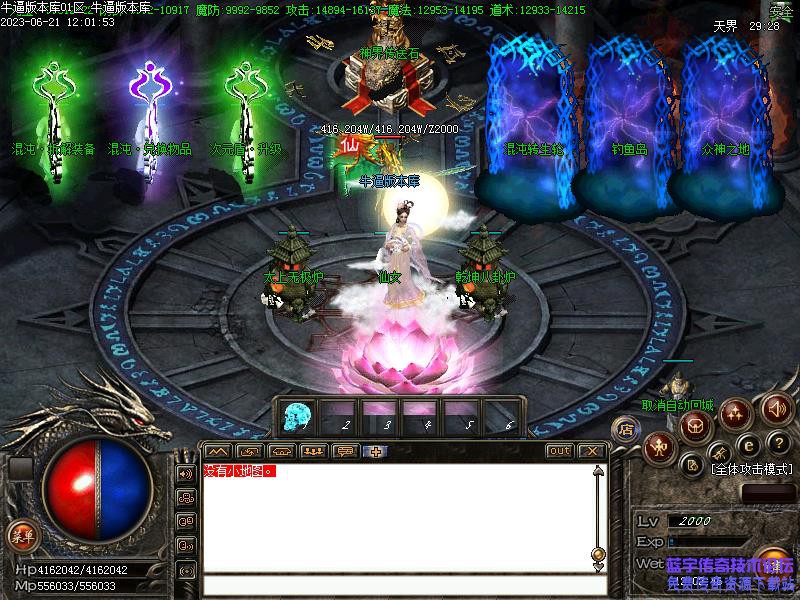
Task: Click the round 'e' button
Action: (x=747, y=446)
